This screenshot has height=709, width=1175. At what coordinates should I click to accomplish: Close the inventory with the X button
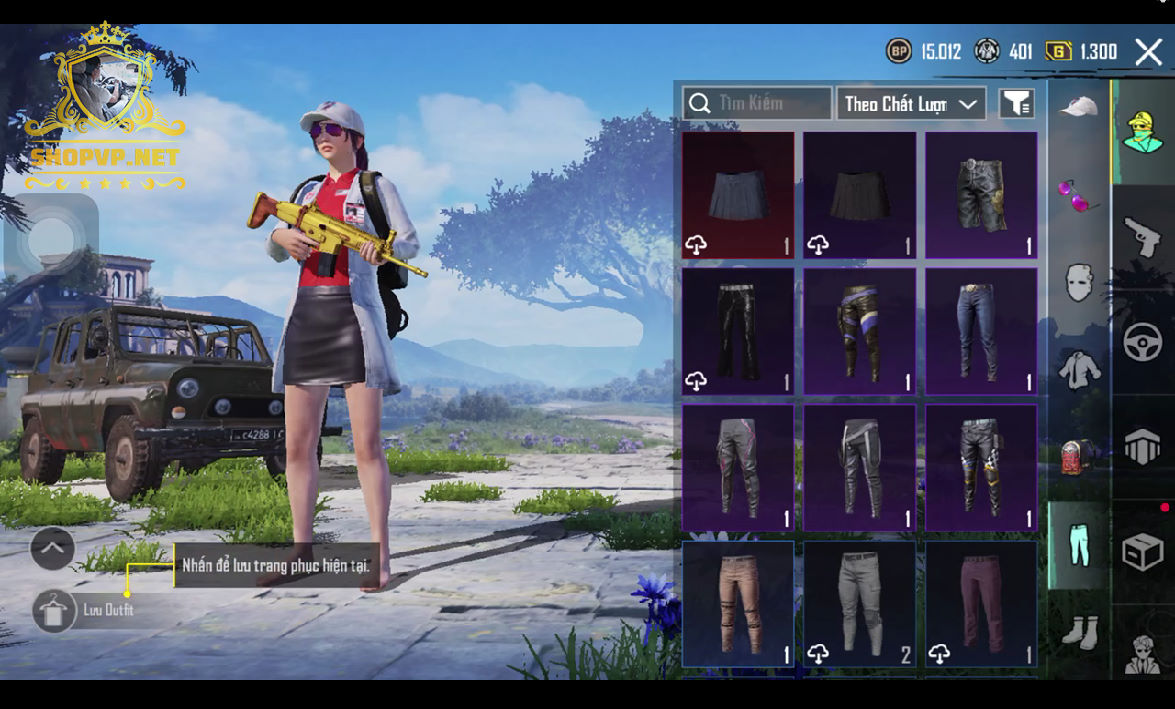tap(1148, 52)
